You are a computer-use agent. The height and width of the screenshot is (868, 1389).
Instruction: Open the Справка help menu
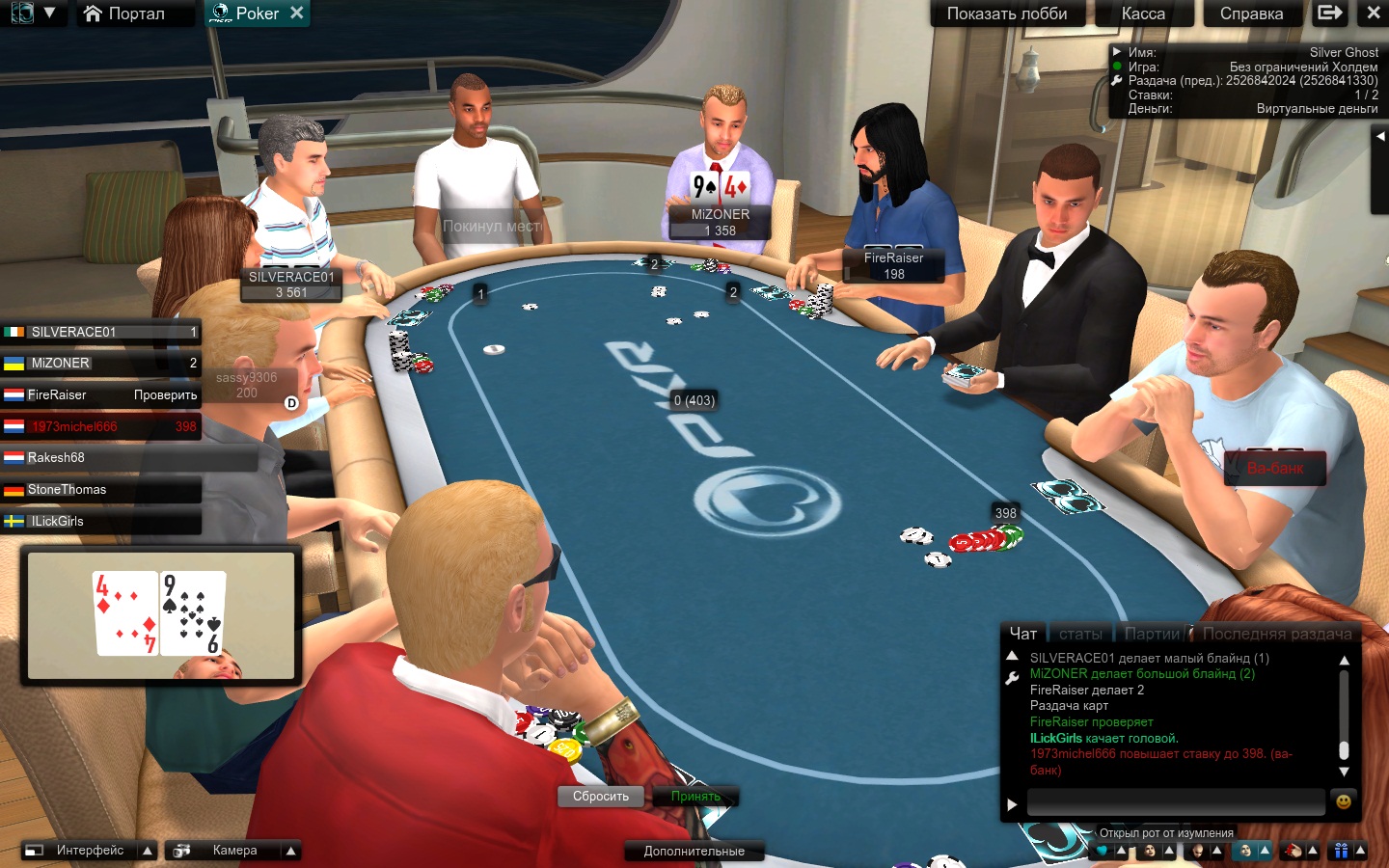pos(1251,14)
